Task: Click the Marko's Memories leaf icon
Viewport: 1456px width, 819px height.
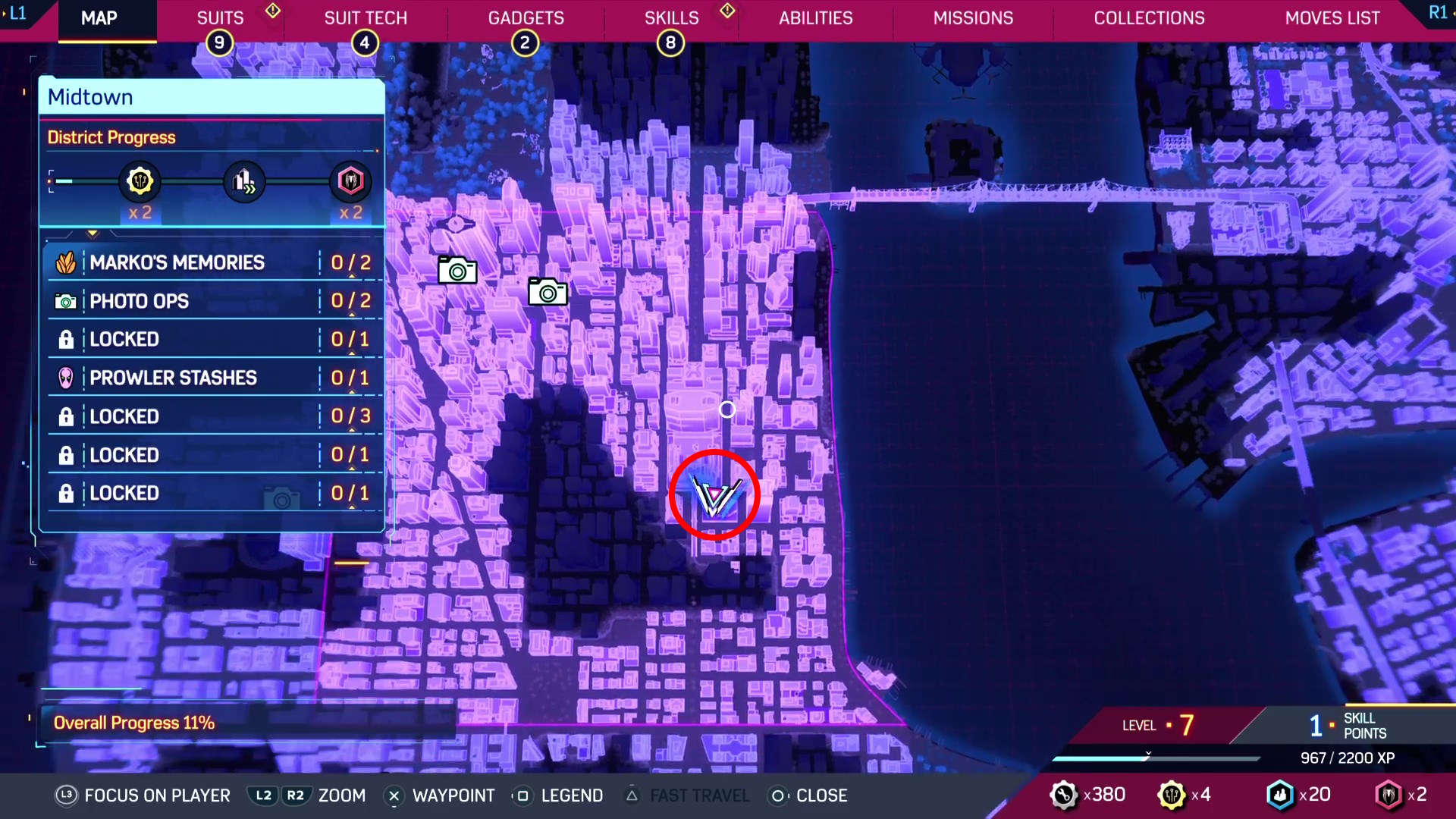Action: [x=67, y=262]
